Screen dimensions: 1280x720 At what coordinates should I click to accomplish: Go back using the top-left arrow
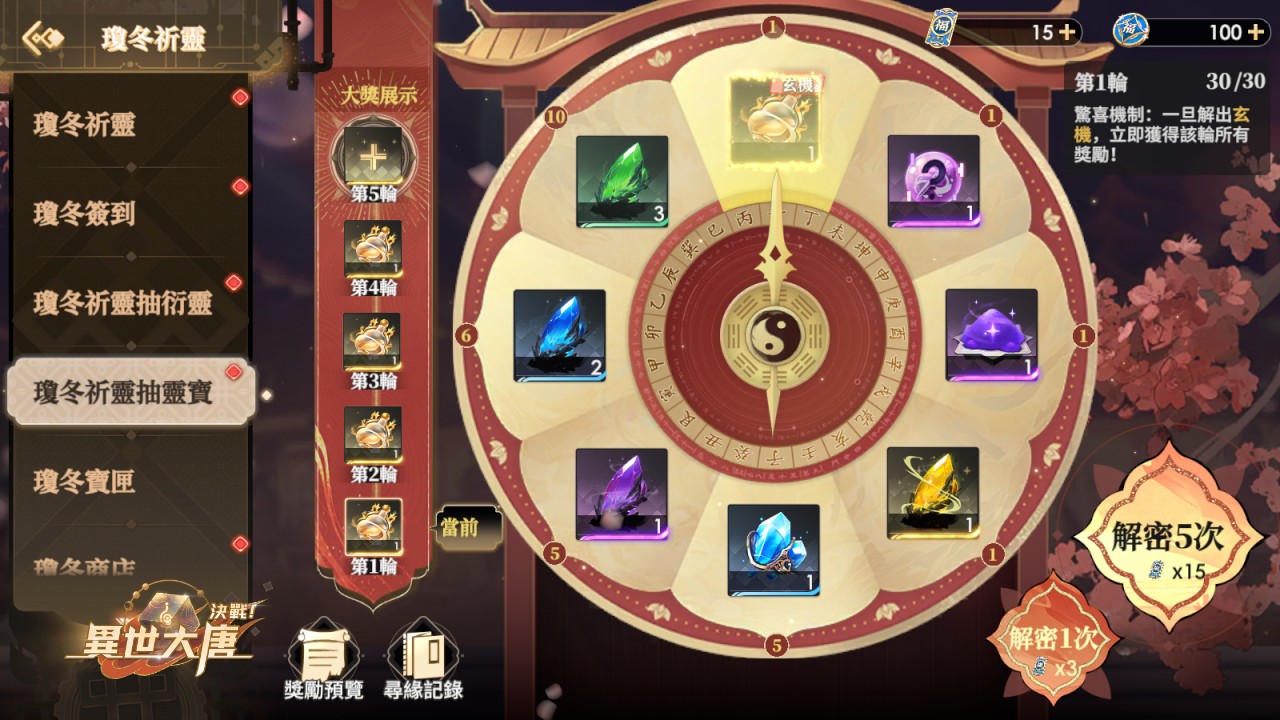(x=43, y=39)
